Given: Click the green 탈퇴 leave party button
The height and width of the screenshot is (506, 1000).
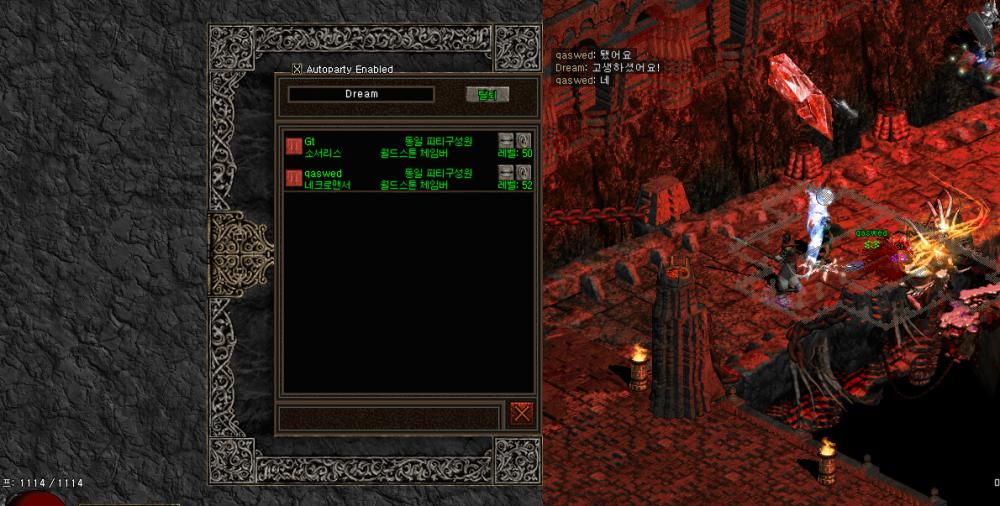Looking at the screenshot, I should pos(487,94).
